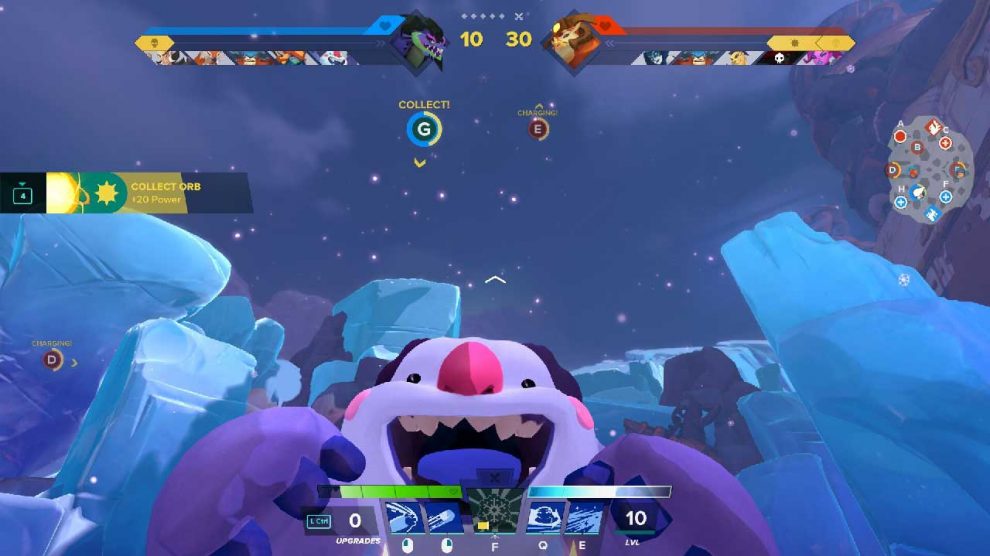Click the Collect Orb objective tracker
Image resolution: width=990 pixels, height=556 pixels.
pos(125,192)
